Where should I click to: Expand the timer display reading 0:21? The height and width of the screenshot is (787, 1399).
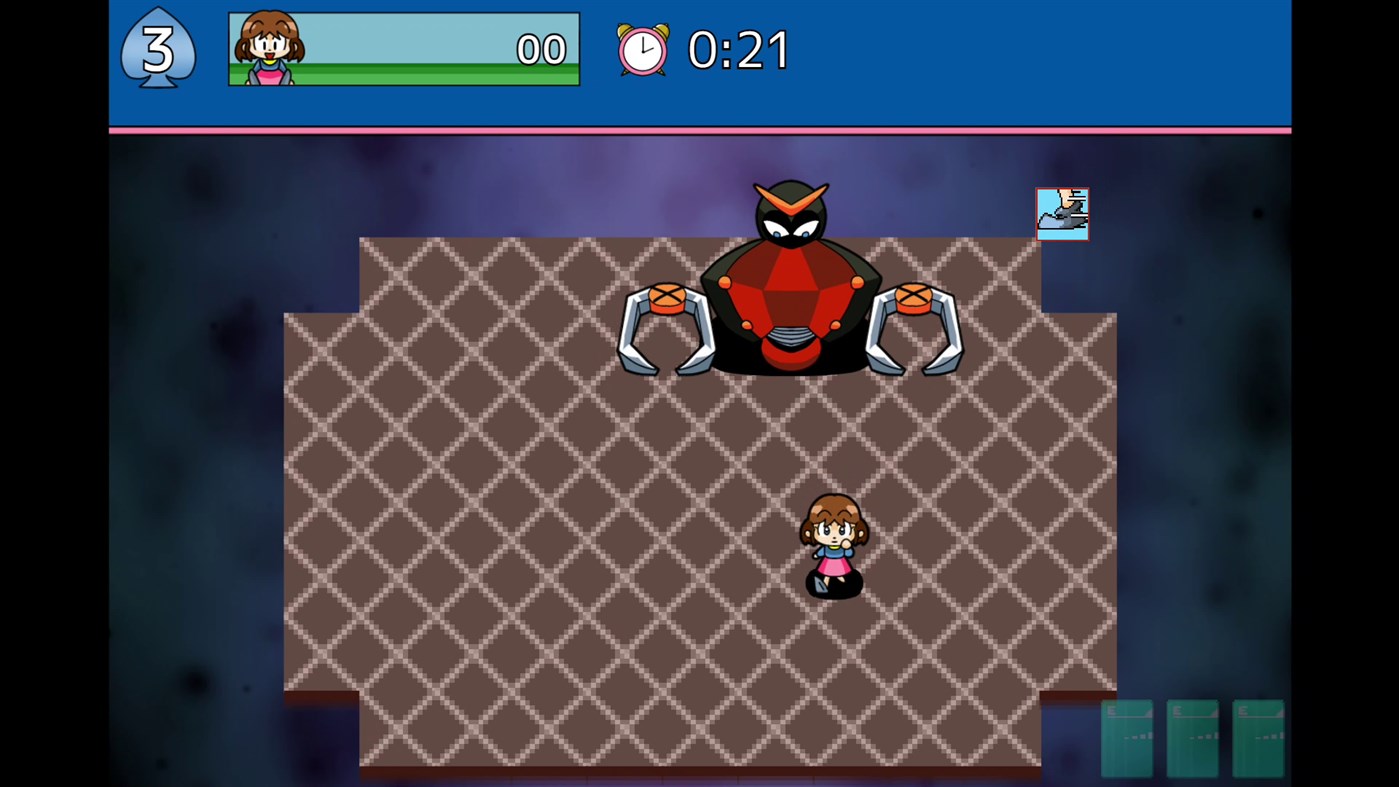(x=737, y=49)
